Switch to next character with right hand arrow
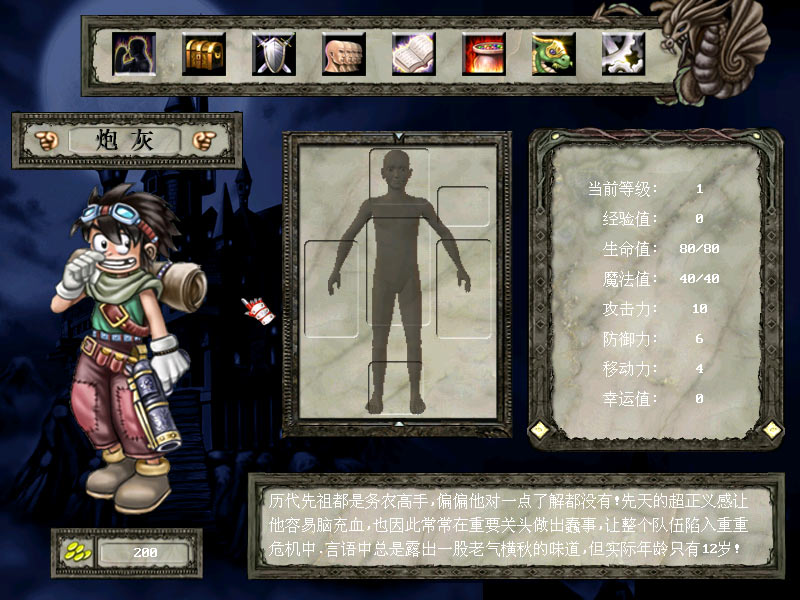 tap(206, 140)
